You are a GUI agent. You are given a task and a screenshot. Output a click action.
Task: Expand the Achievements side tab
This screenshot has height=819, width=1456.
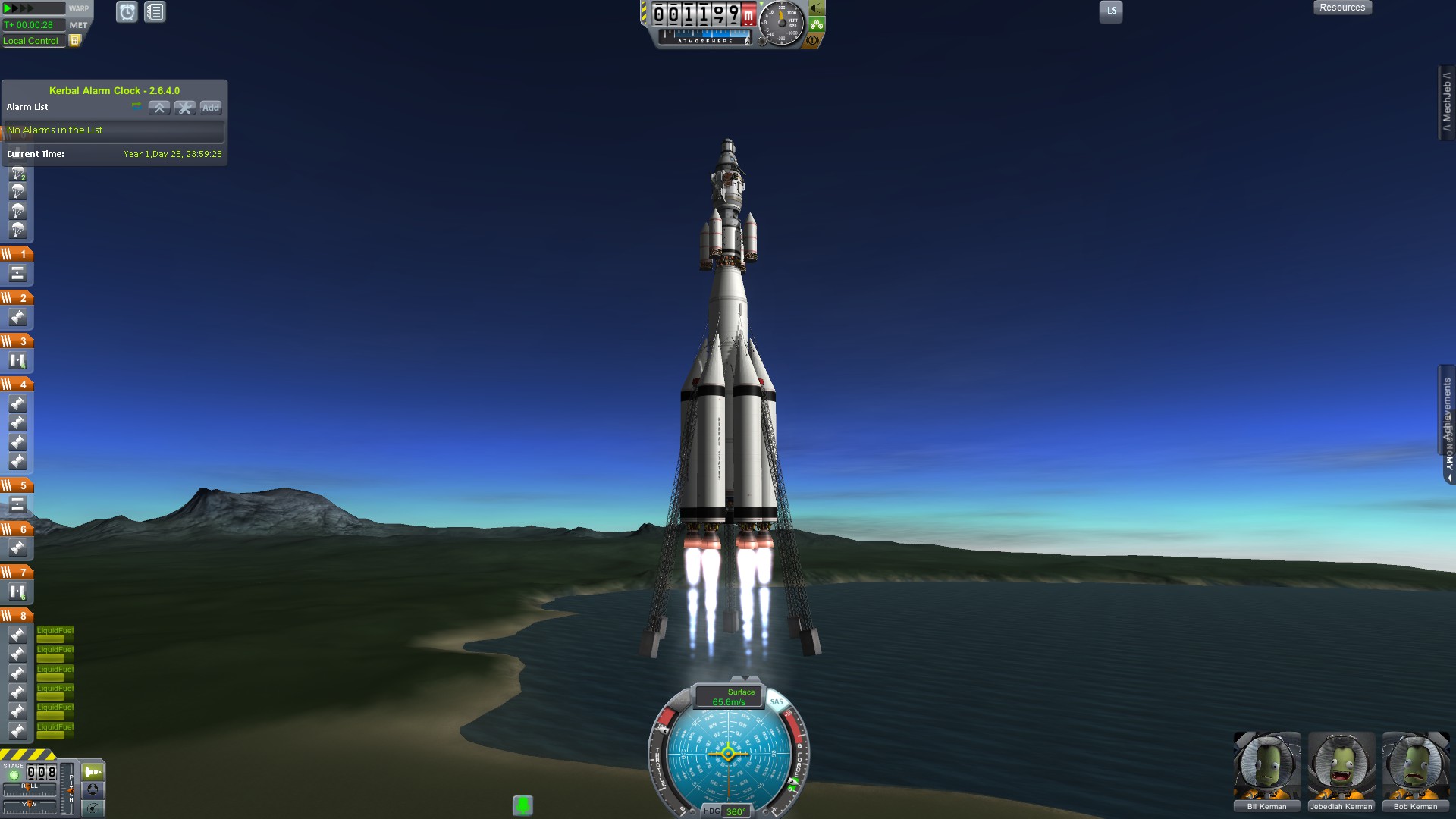1446,409
